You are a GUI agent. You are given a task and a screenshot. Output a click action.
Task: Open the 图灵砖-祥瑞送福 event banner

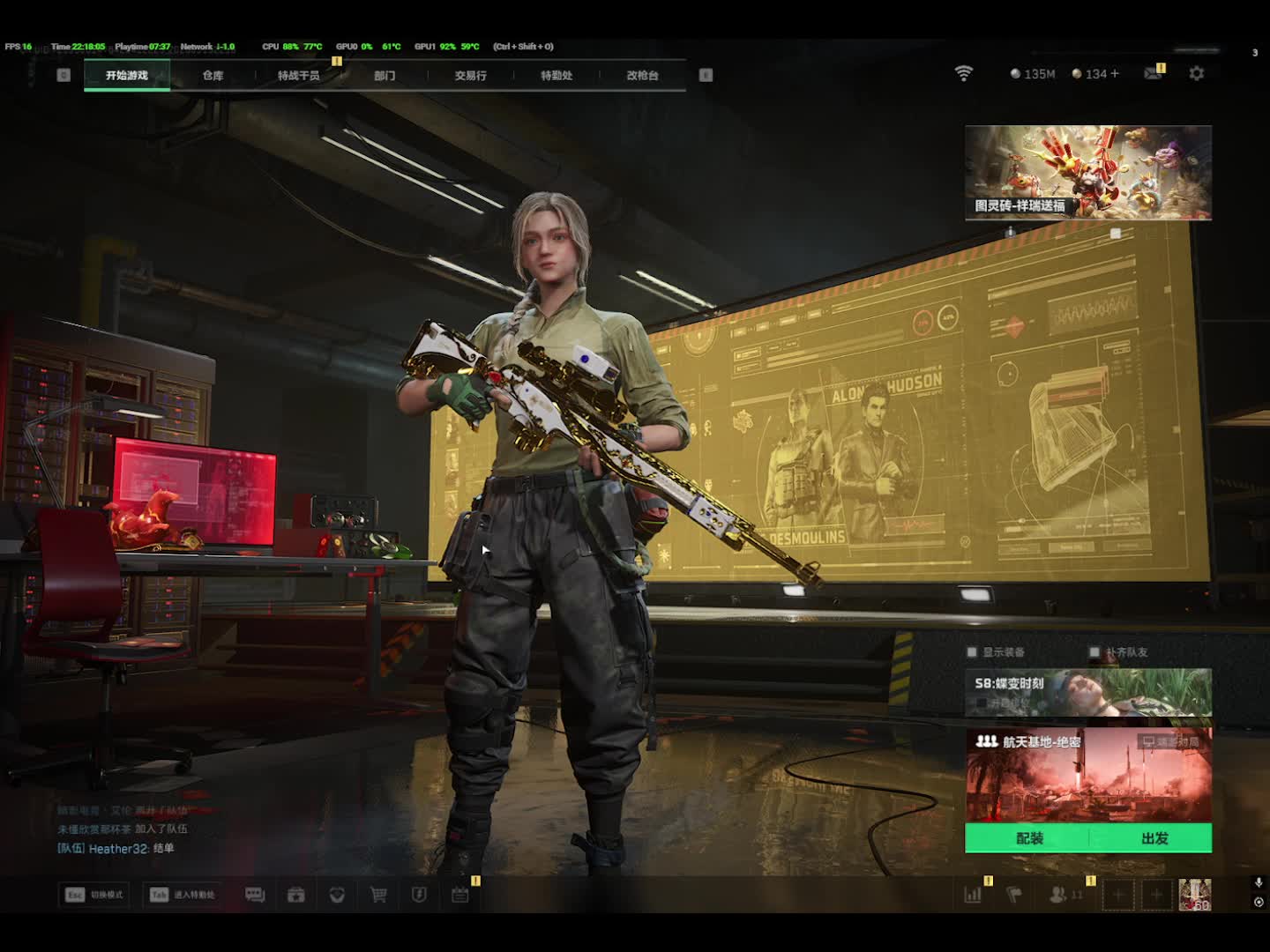1087,172
